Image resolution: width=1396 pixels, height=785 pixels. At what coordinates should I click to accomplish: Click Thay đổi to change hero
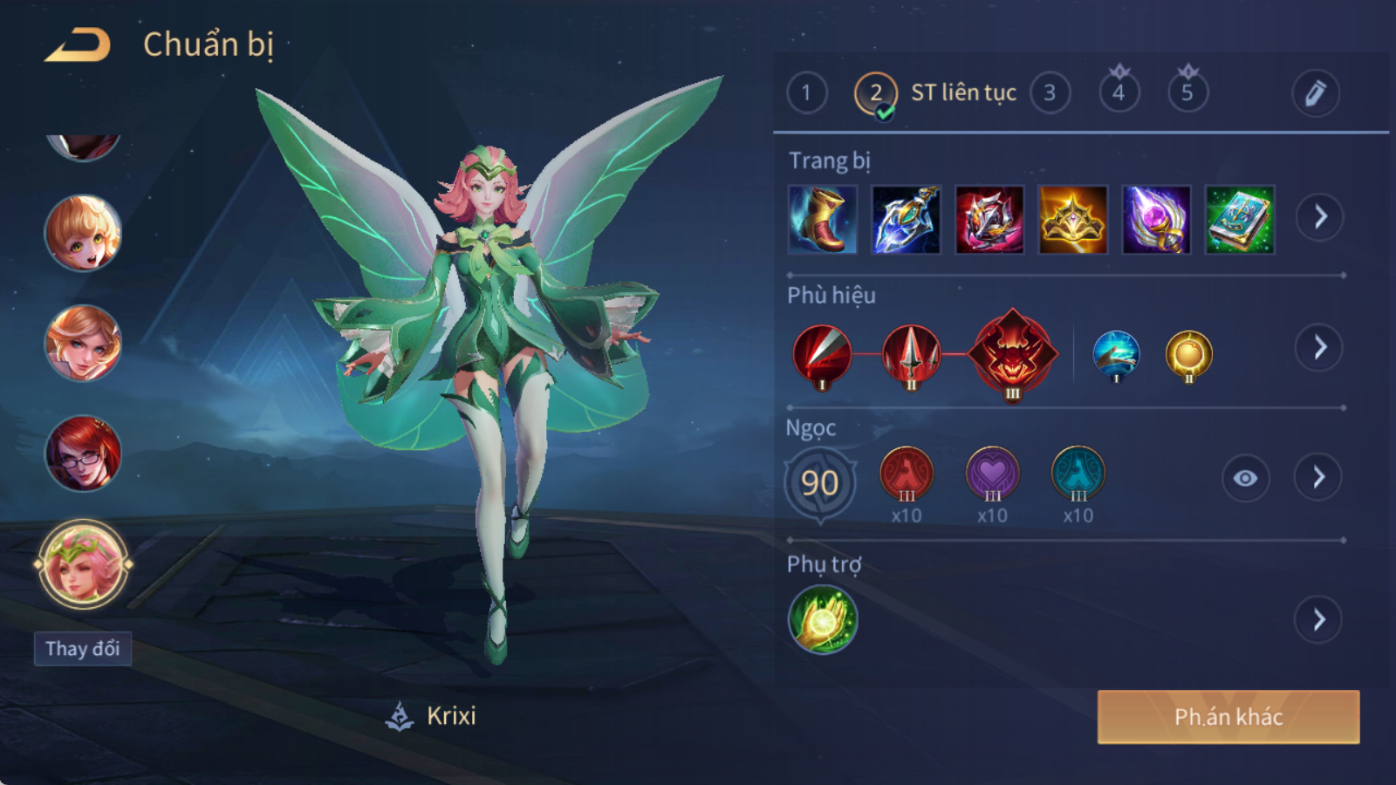tap(83, 649)
